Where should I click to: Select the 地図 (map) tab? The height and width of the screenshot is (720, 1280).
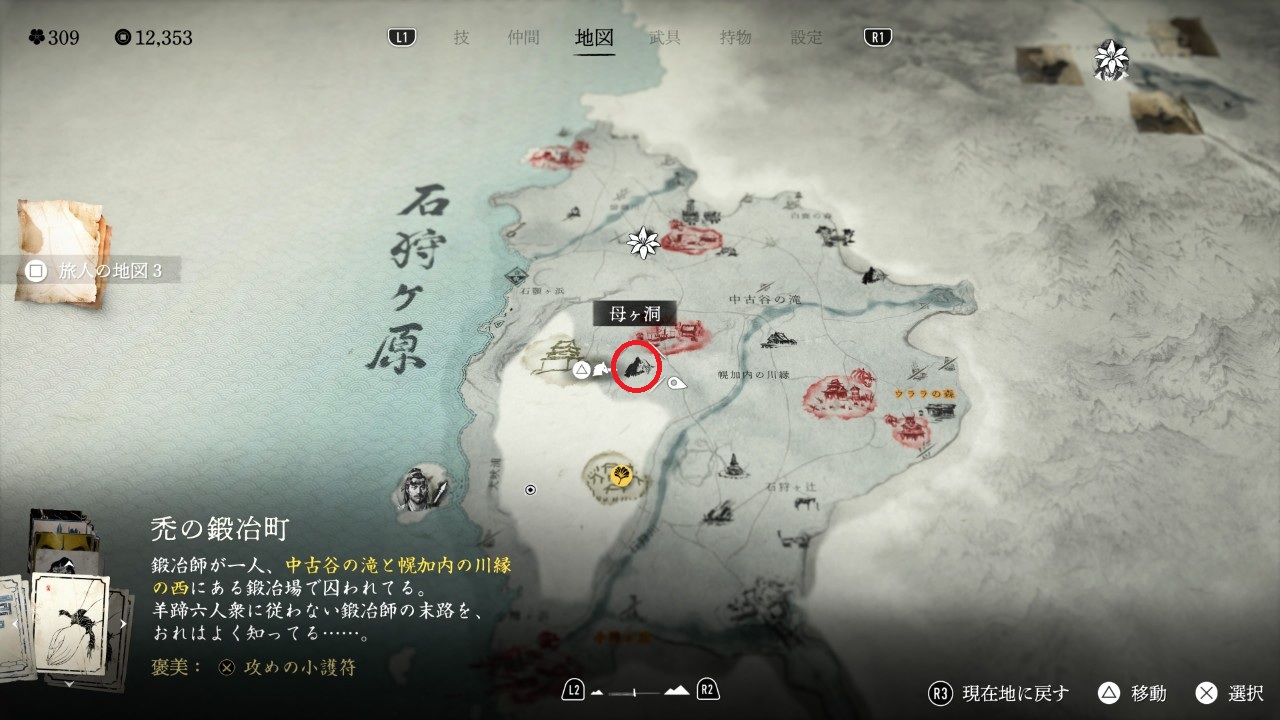point(594,38)
